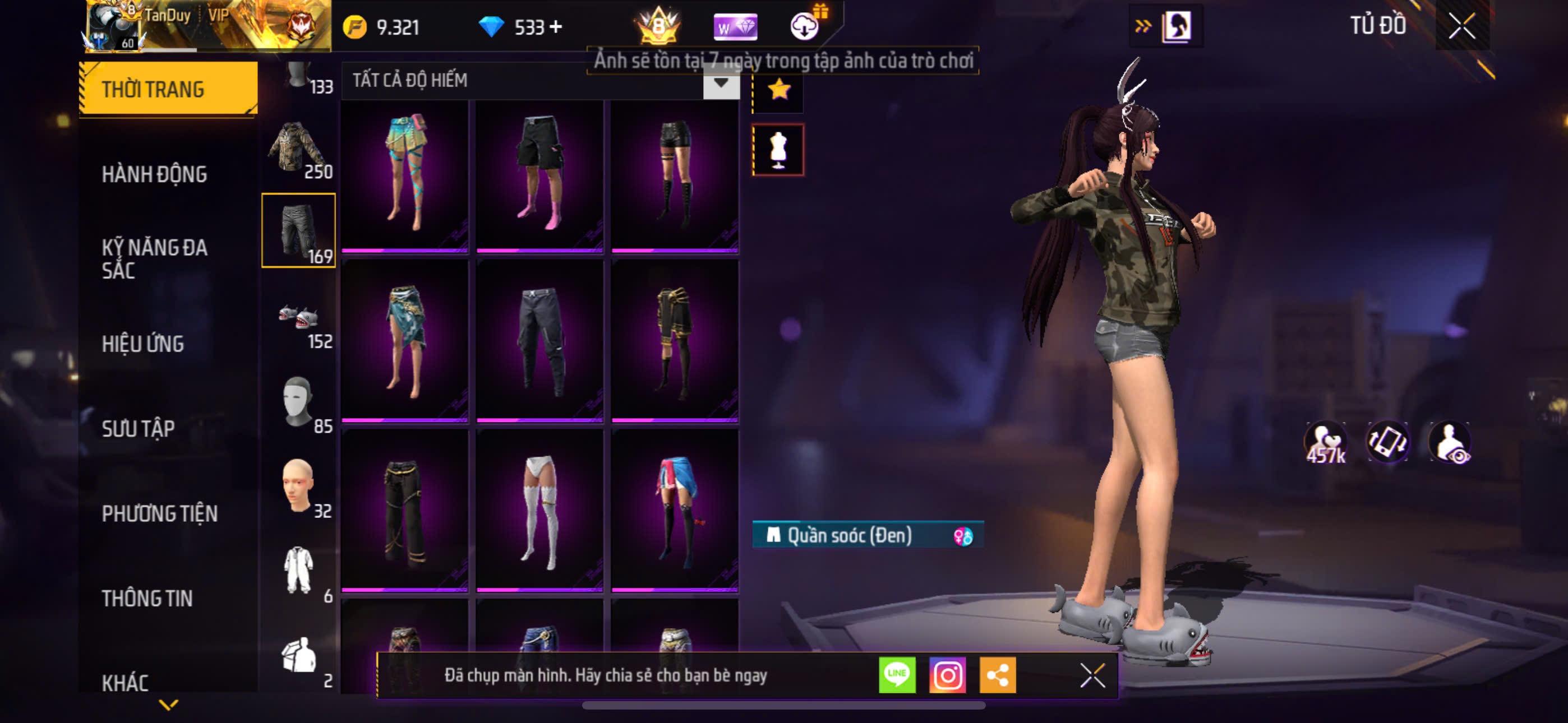Image resolution: width=1568 pixels, height=723 pixels.
Task: Open the SƯU TẬP tab
Action: 138,428
